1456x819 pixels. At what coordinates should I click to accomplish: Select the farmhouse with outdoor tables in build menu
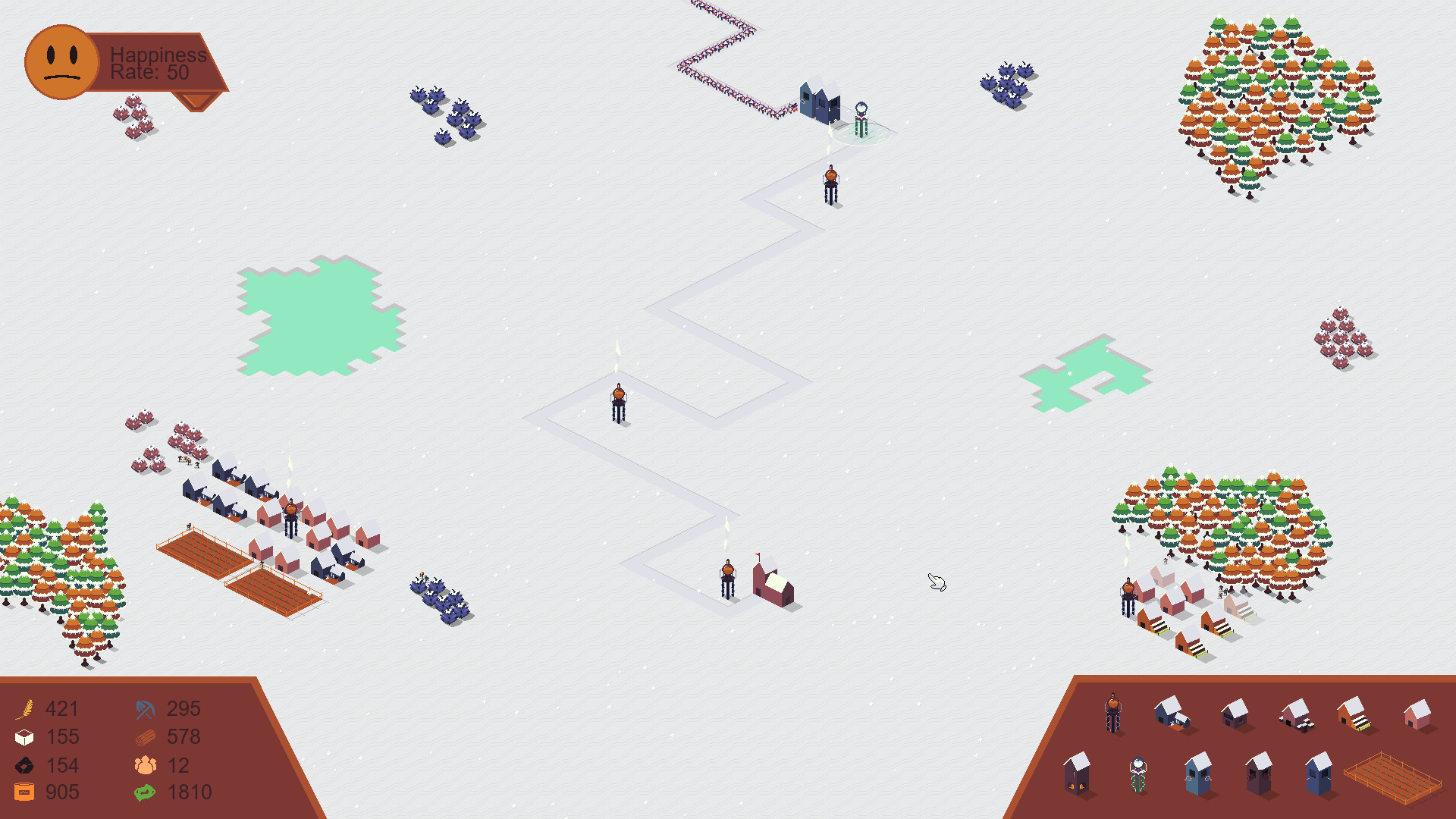[x=1298, y=714]
